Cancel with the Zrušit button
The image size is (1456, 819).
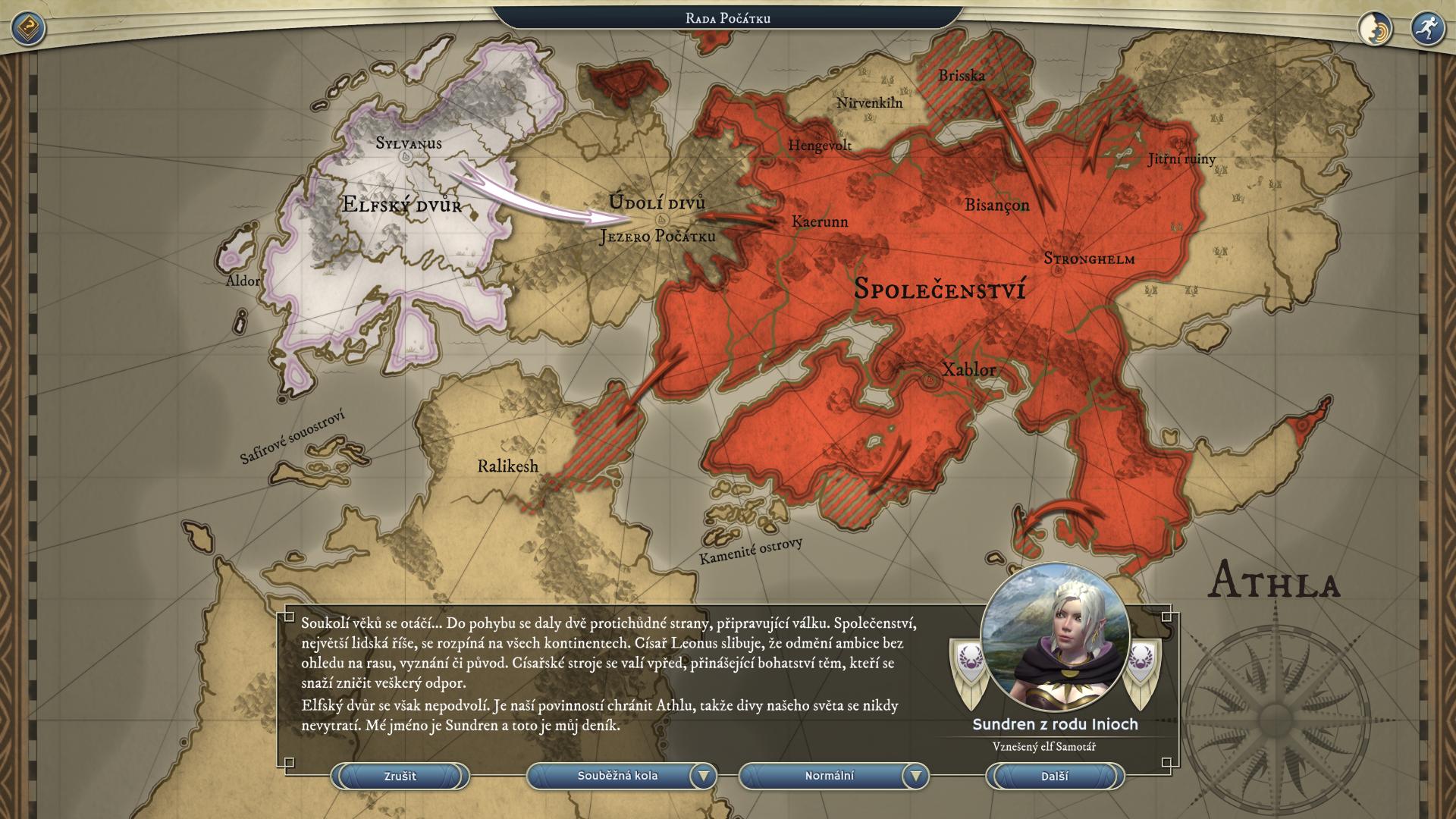[400, 777]
